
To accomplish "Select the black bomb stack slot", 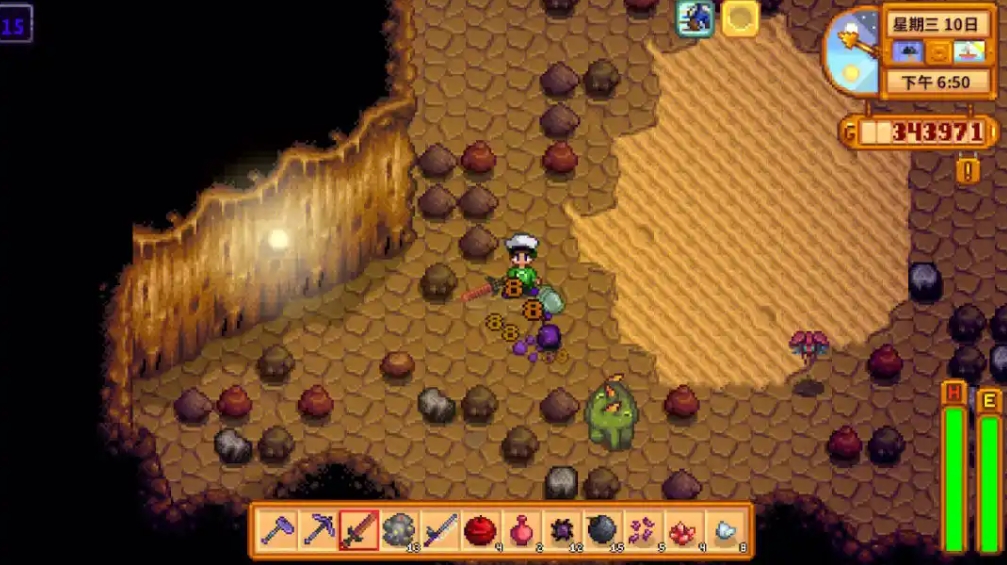I will tap(602, 530).
